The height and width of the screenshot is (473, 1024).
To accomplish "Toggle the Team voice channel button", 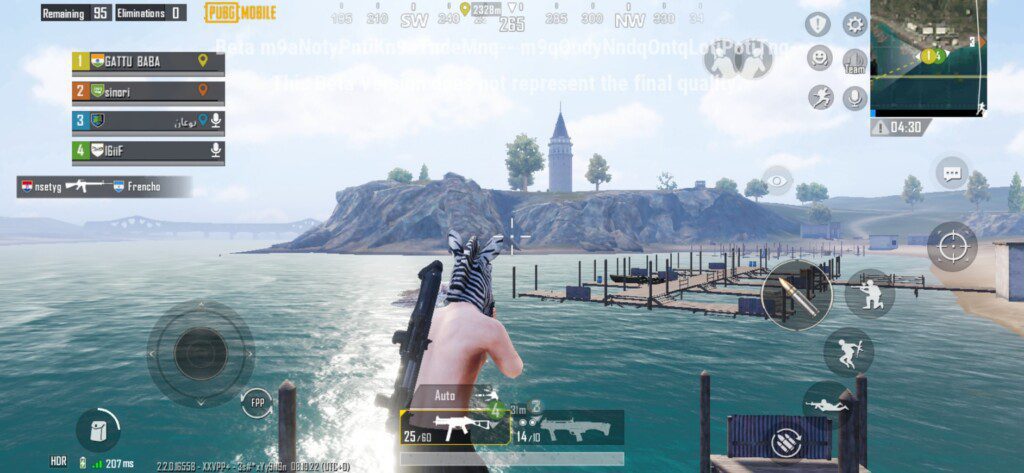I will click(855, 61).
